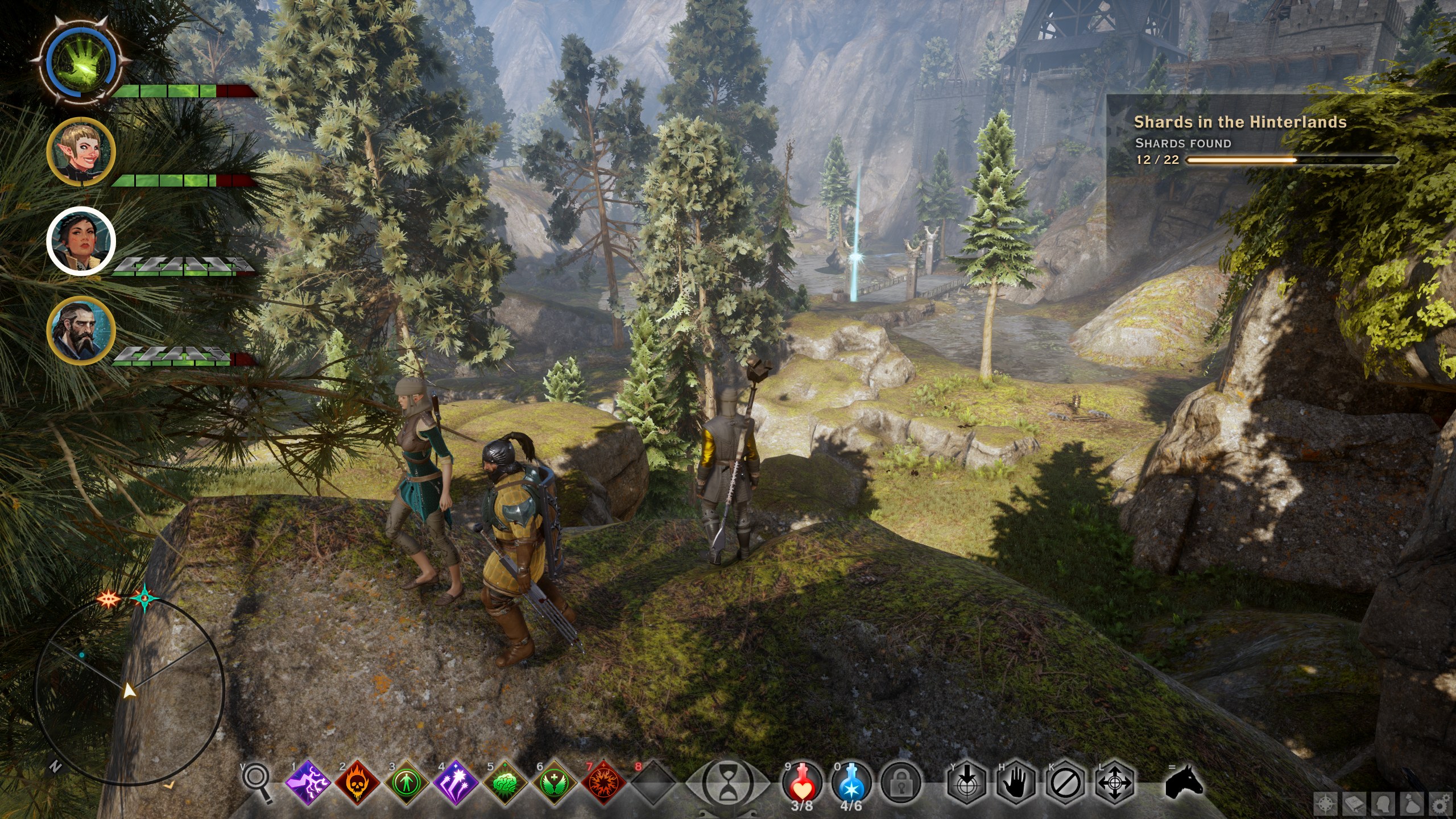Open the journal book icon
The height and width of the screenshot is (819, 1456).
[x=1355, y=804]
